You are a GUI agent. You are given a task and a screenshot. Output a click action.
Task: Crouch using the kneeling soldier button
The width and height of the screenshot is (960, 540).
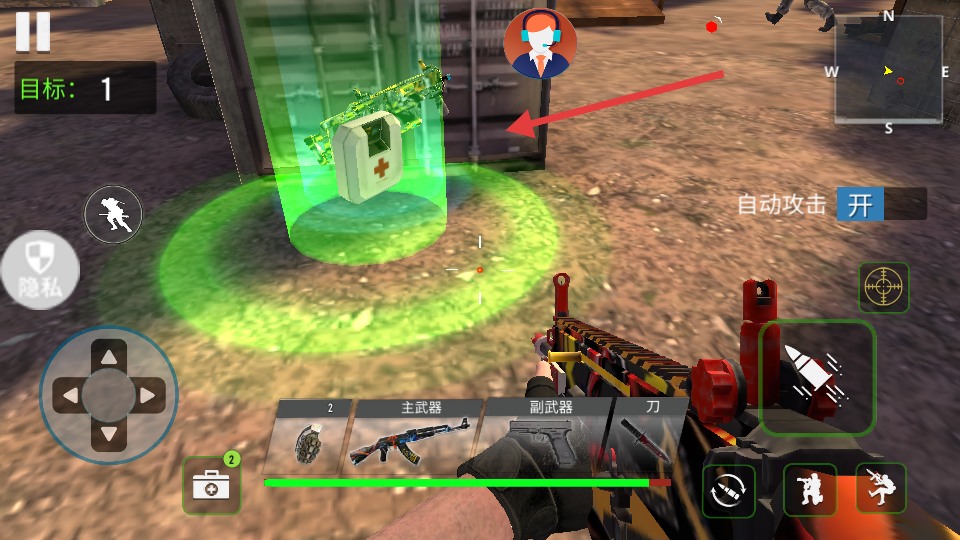click(x=809, y=490)
